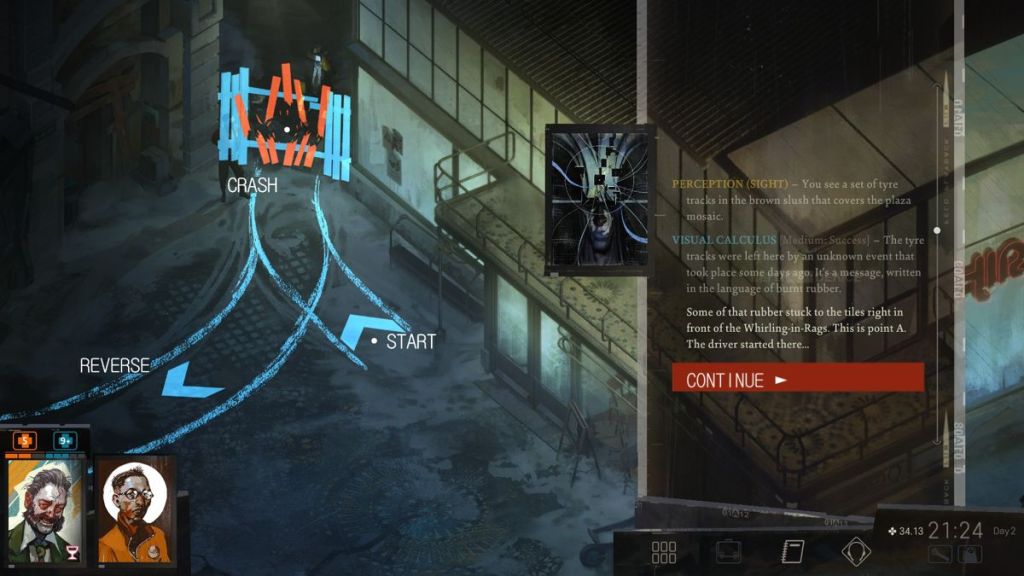
Task: Open the journal notebook icon
Action: (x=792, y=552)
